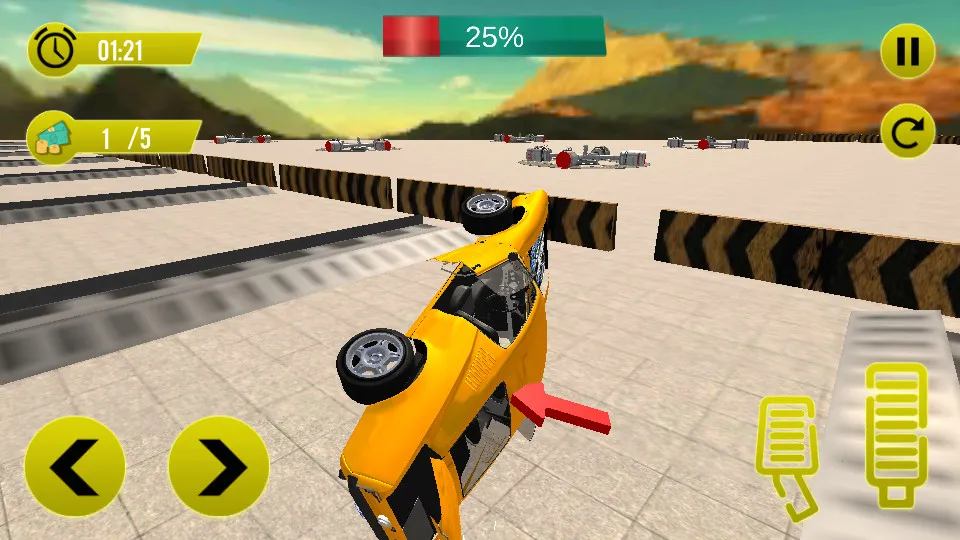Steer left with the left arrow button

75,467
